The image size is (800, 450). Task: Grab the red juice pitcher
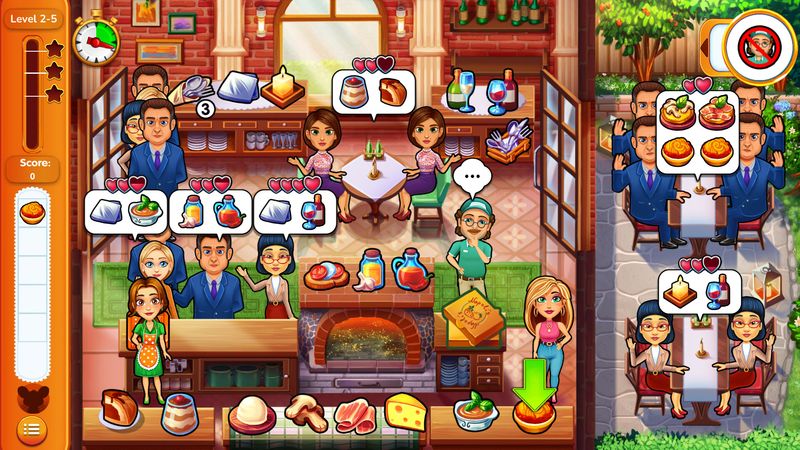[411, 269]
